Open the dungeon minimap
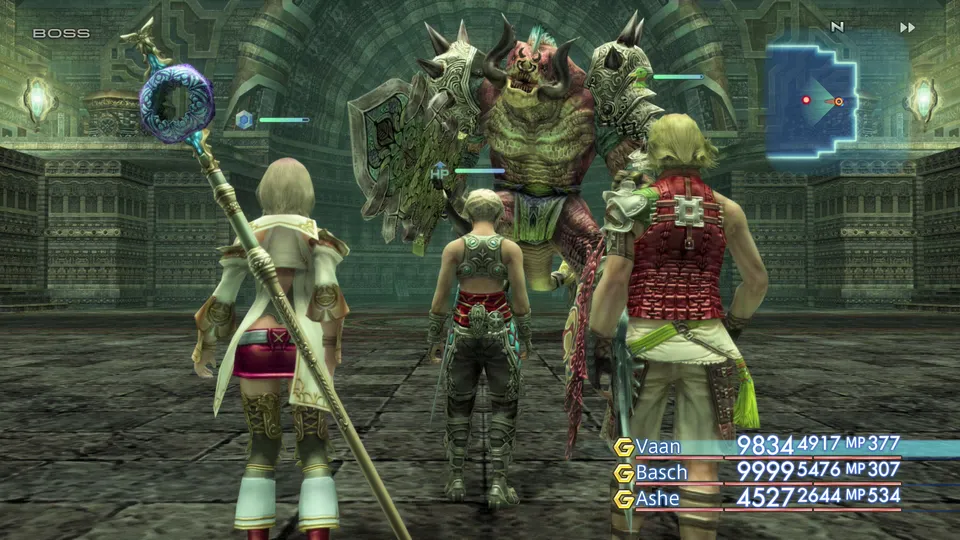 pyautogui.click(x=811, y=98)
